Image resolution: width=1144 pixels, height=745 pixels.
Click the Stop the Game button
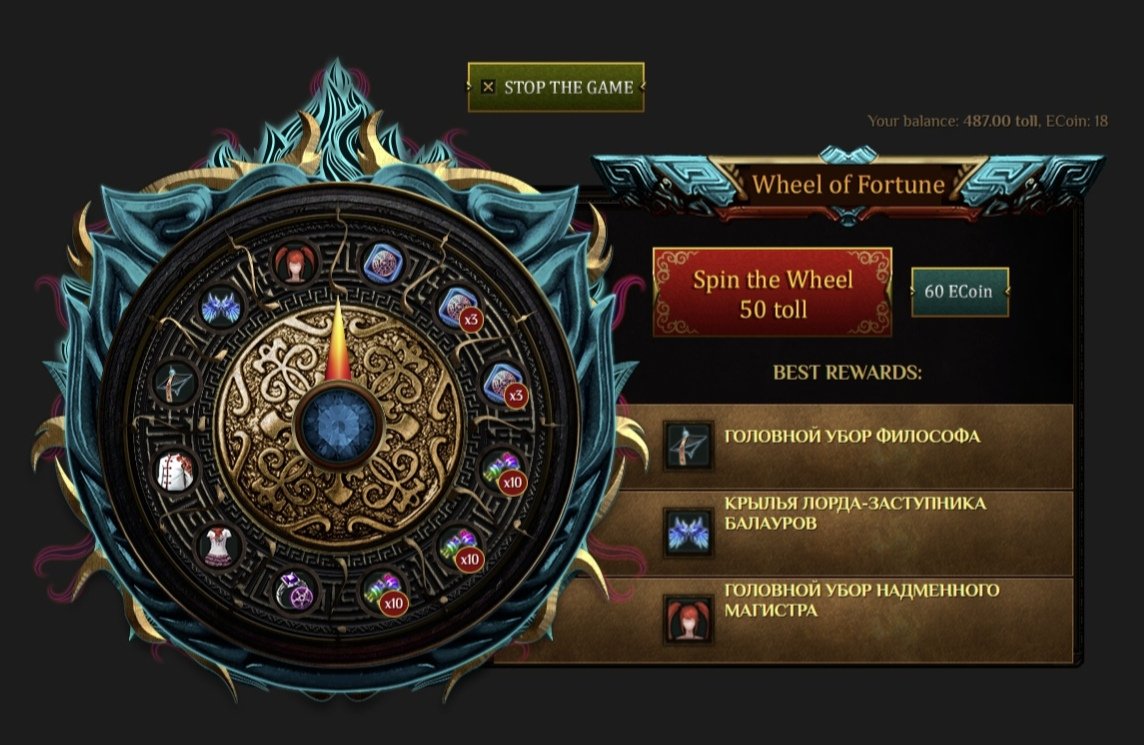(556, 88)
